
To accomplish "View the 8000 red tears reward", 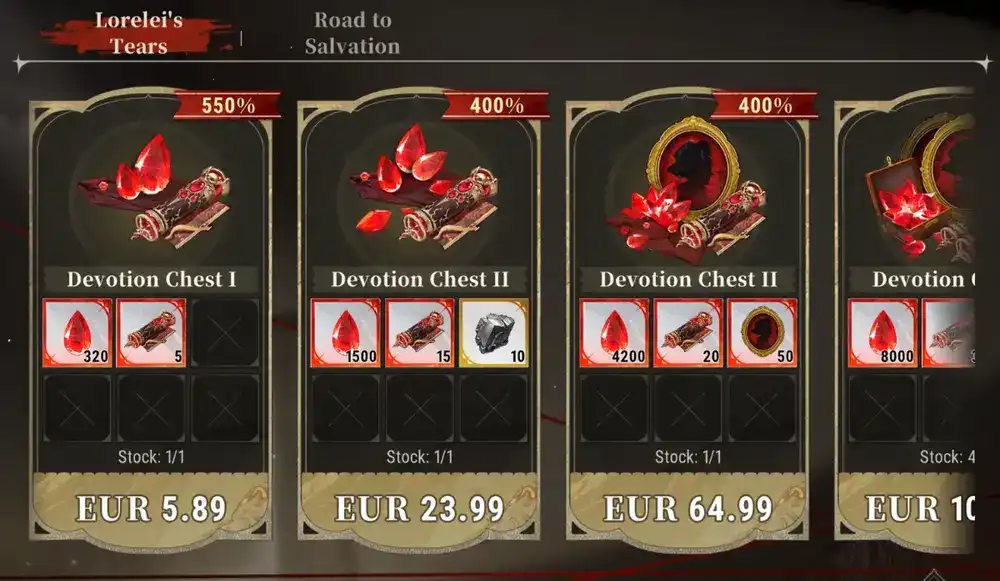I will (882, 332).
